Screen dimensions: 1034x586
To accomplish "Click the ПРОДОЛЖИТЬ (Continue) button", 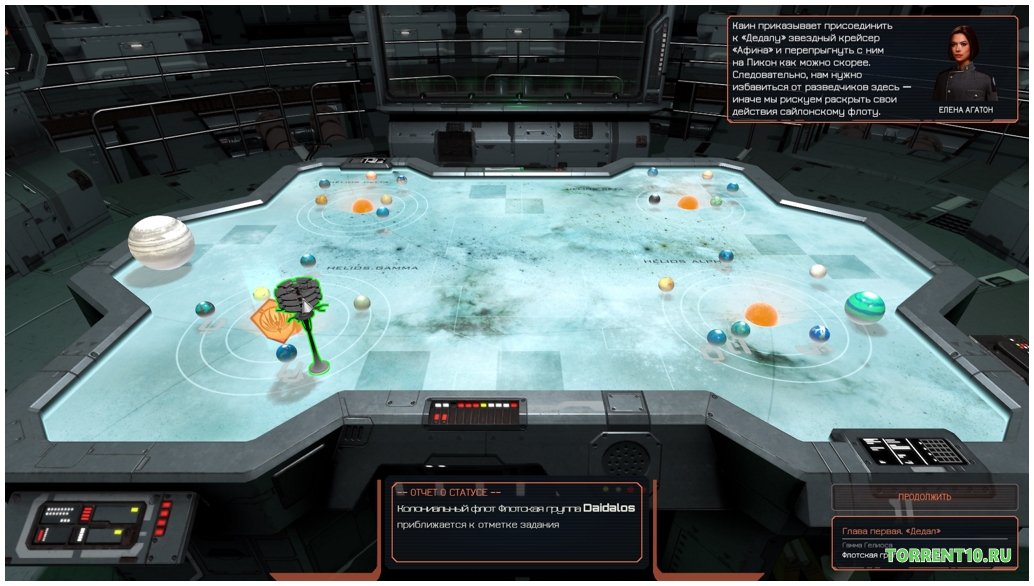I will [923, 496].
